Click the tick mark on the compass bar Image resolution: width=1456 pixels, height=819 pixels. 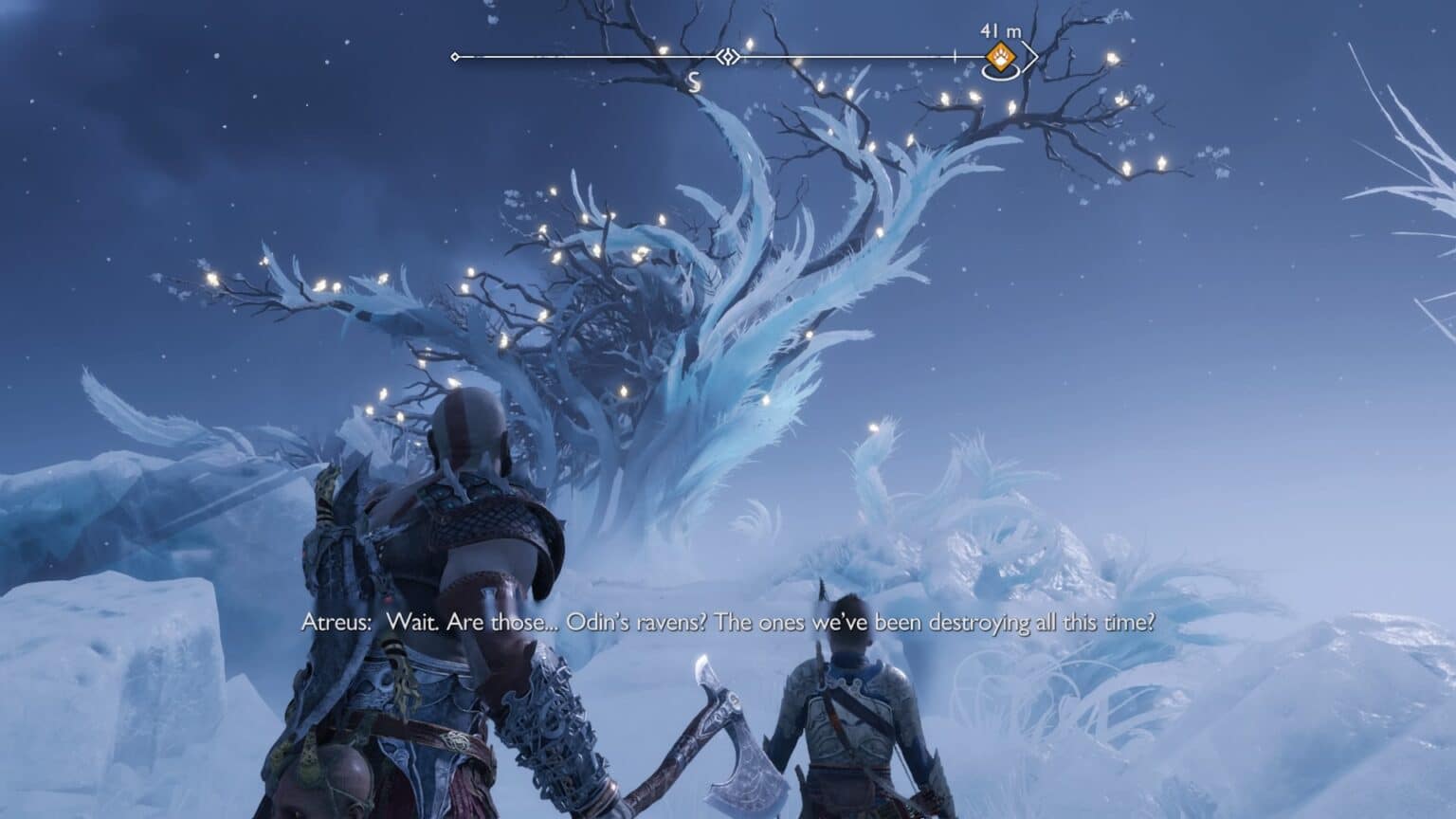click(954, 56)
